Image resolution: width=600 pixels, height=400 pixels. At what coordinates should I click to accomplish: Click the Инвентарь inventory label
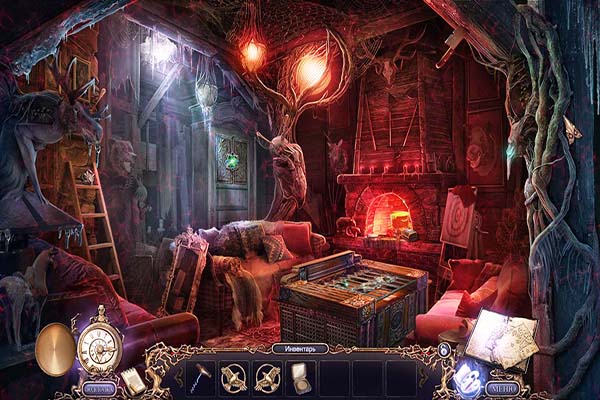click(x=300, y=349)
